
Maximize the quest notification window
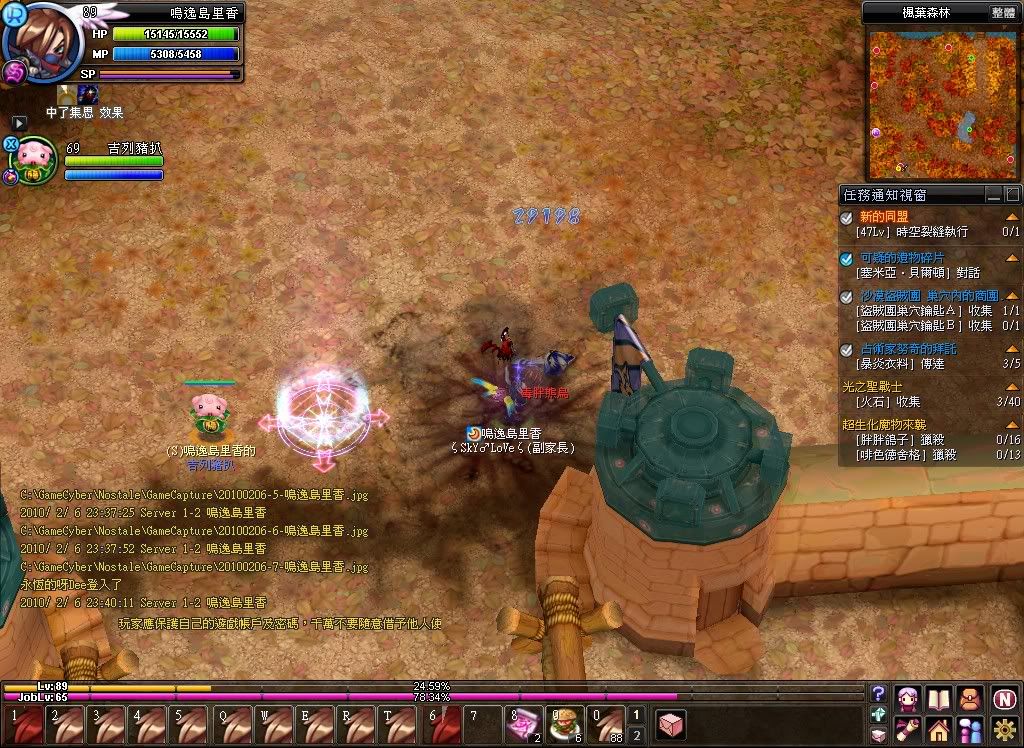tap(1012, 194)
